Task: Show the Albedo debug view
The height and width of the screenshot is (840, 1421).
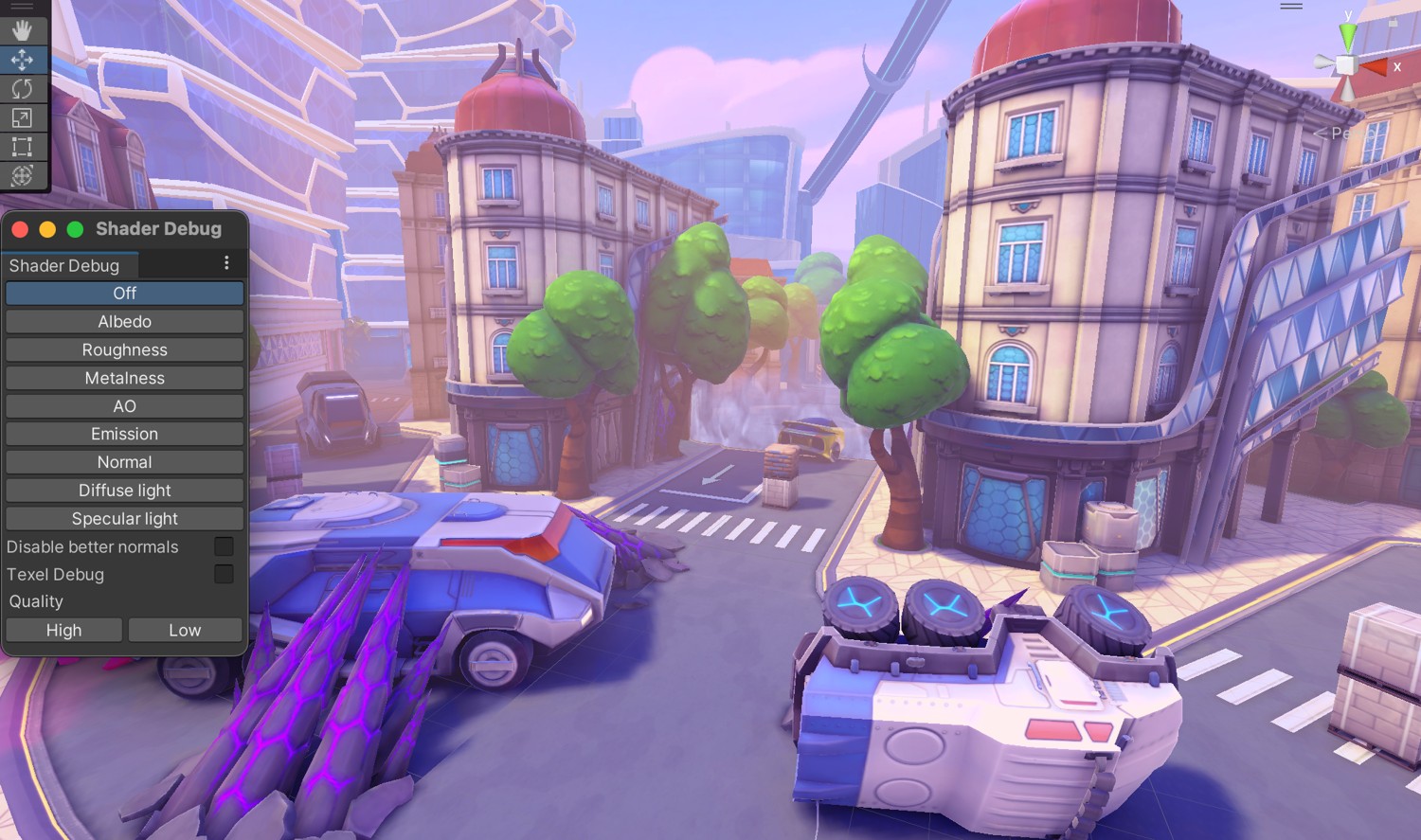Action: (124, 322)
